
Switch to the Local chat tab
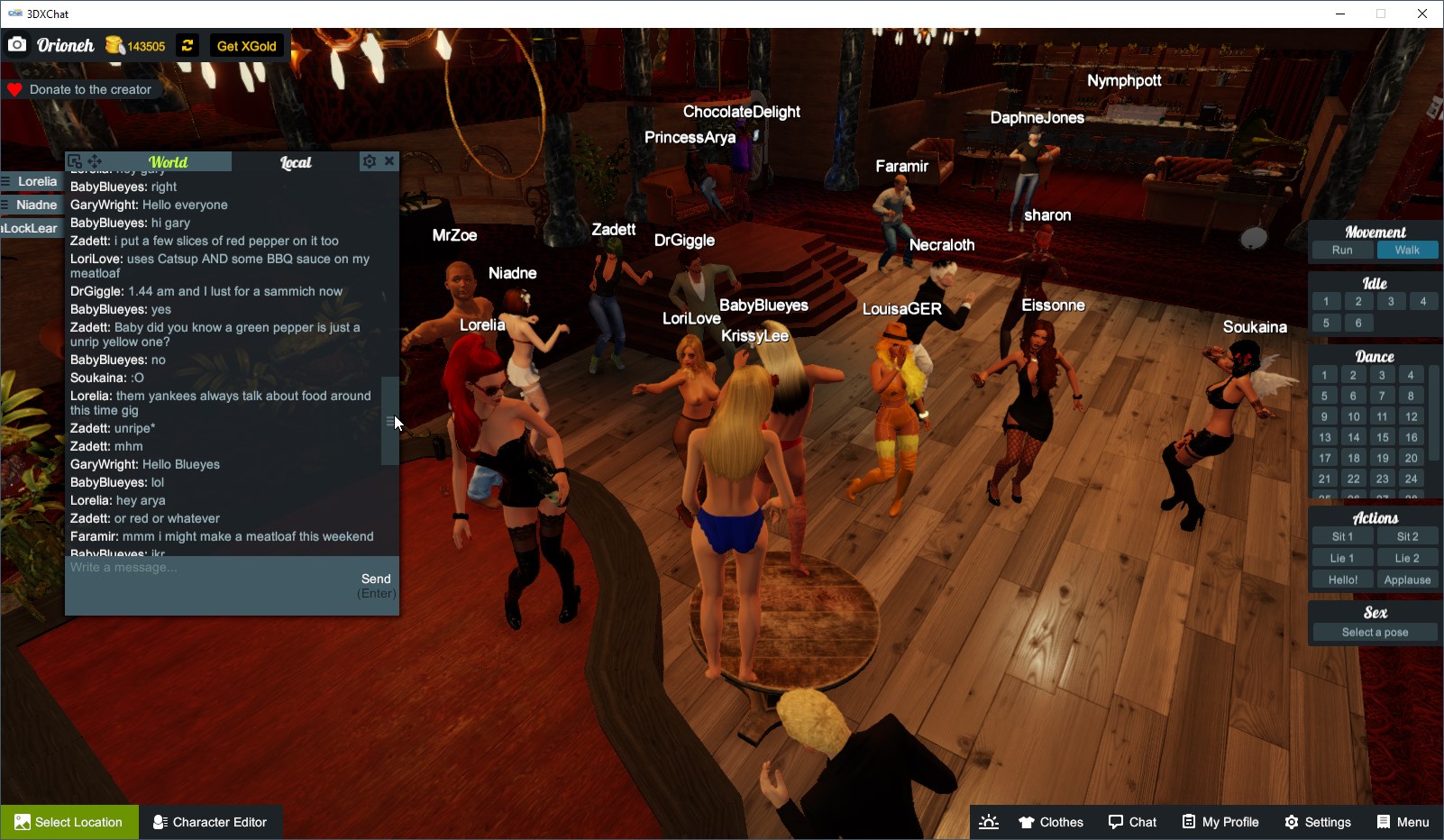(295, 162)
